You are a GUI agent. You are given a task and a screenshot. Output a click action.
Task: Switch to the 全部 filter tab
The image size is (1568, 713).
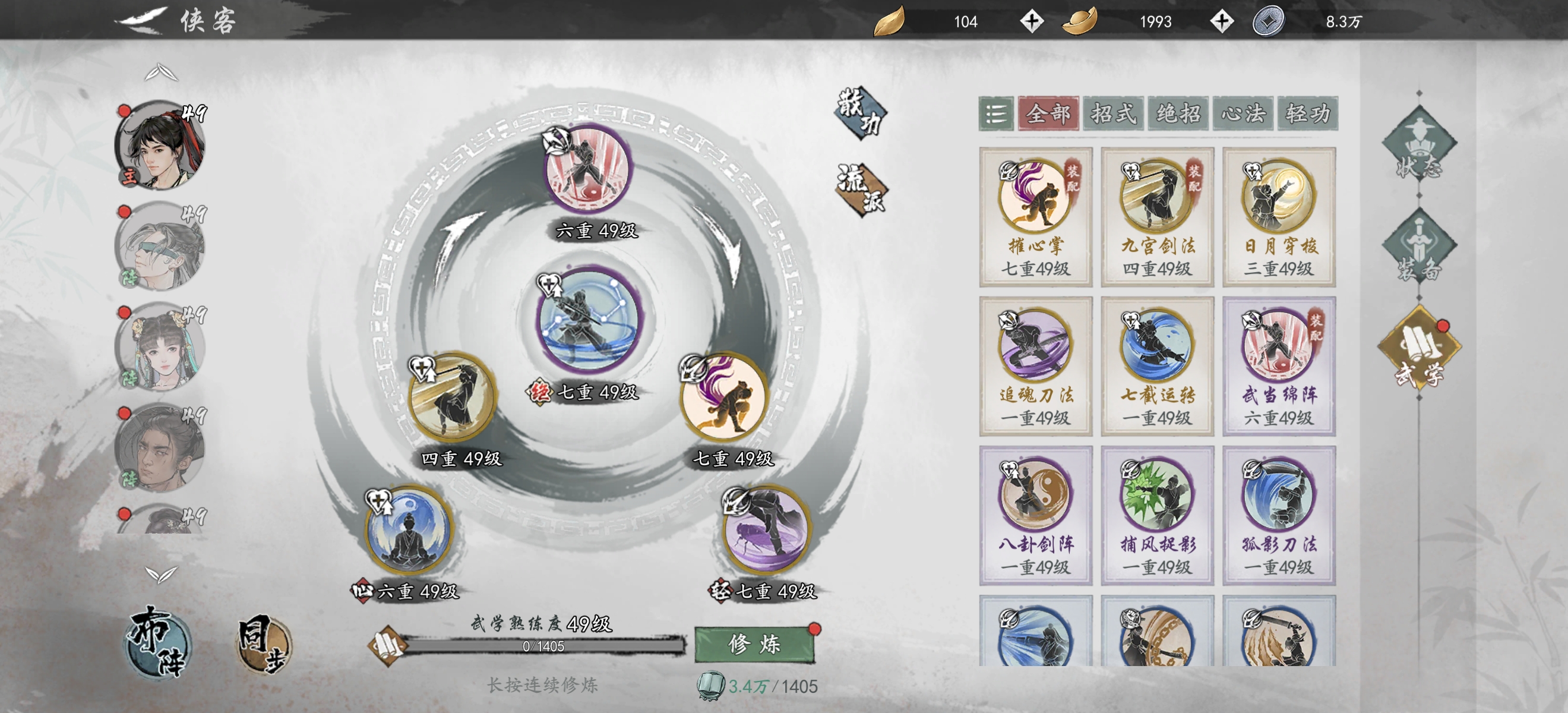(1048, 113)
